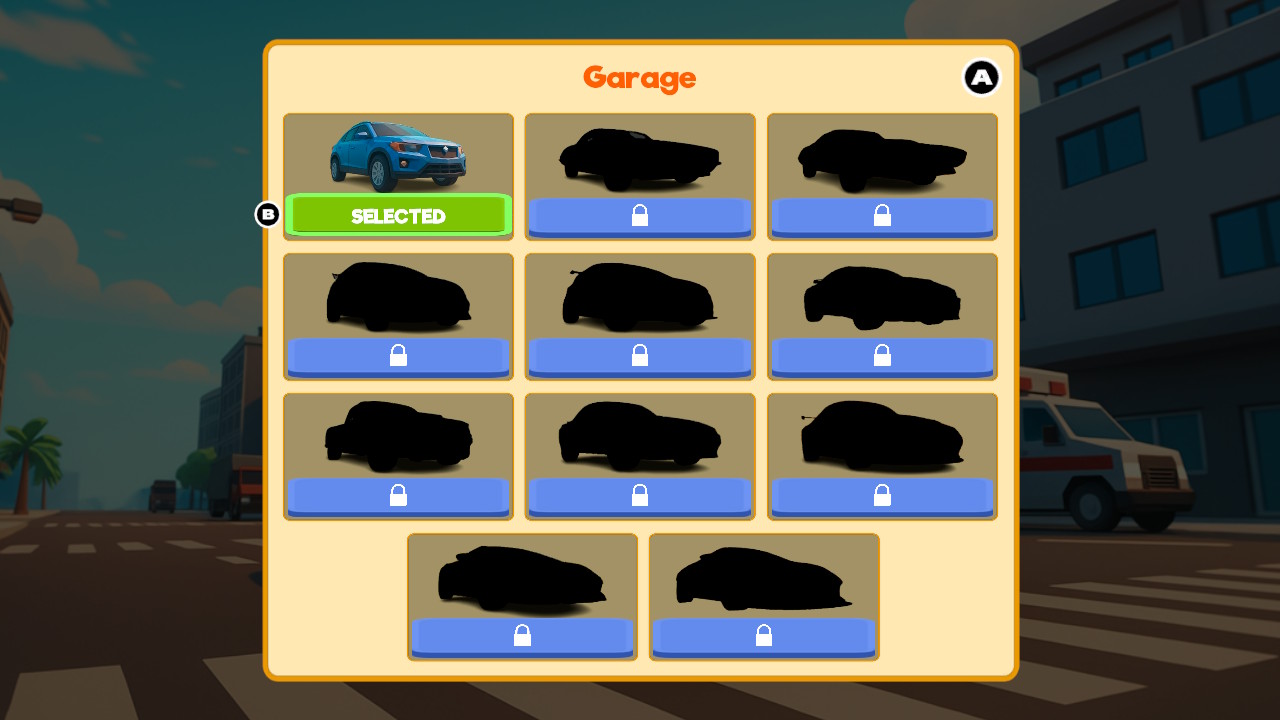Toggle the lock on the third-row middle sedan

640,495
